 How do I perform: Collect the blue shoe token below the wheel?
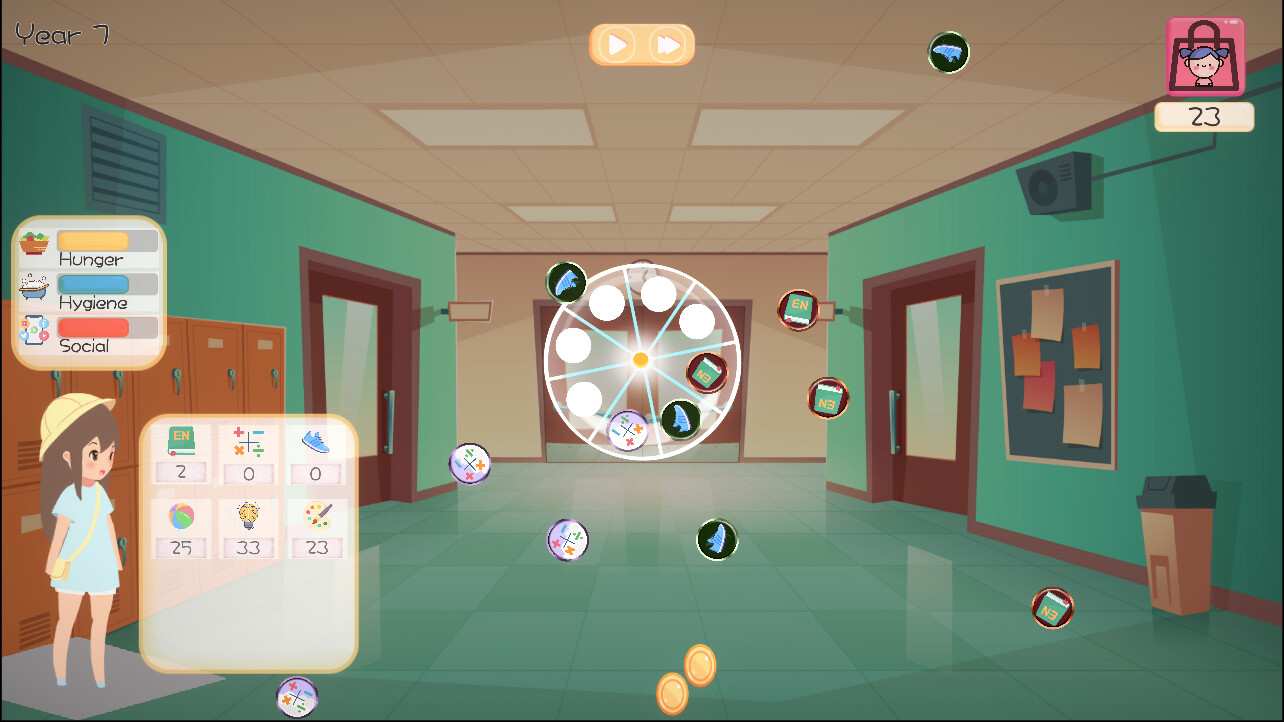[715, 538]
